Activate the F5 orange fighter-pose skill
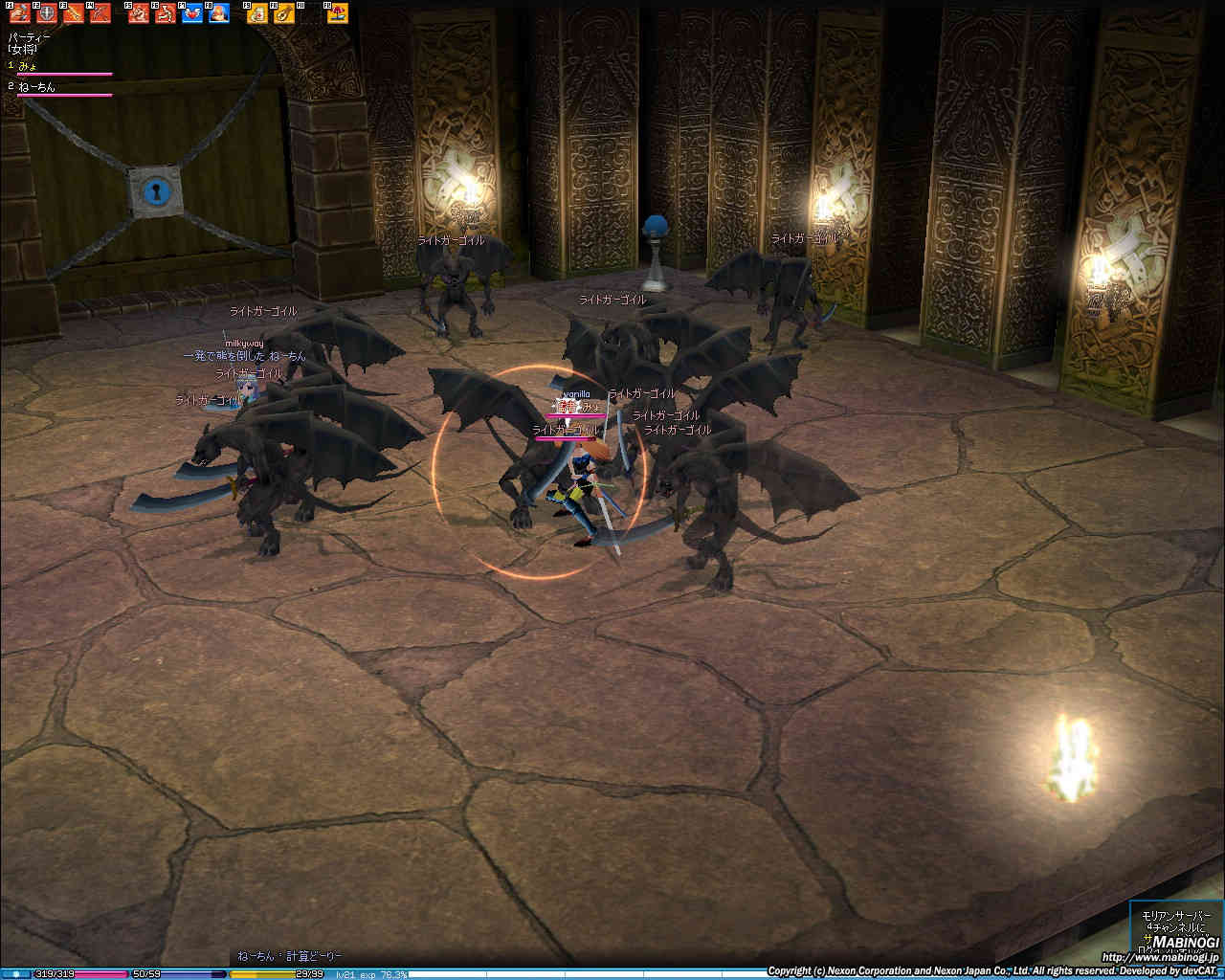This screenshot has height=980, width=1225. coord(139,13)
